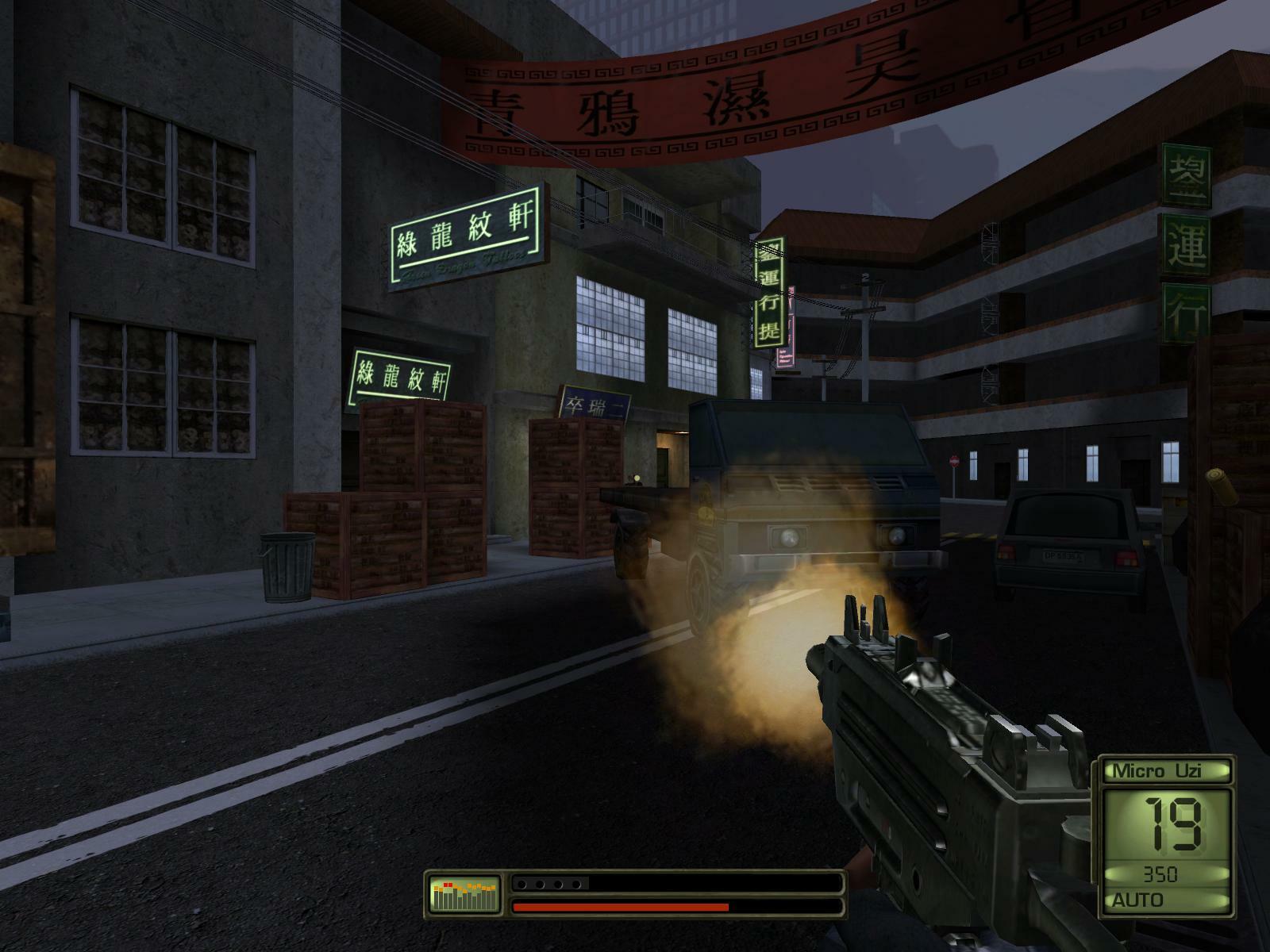
Task: Toggle the AUTO fire mode indicator
Action: pos(1140,900)
